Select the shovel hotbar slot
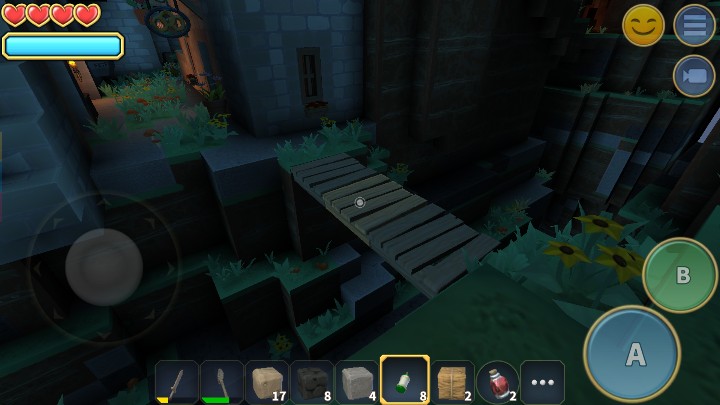 point(221,382)
